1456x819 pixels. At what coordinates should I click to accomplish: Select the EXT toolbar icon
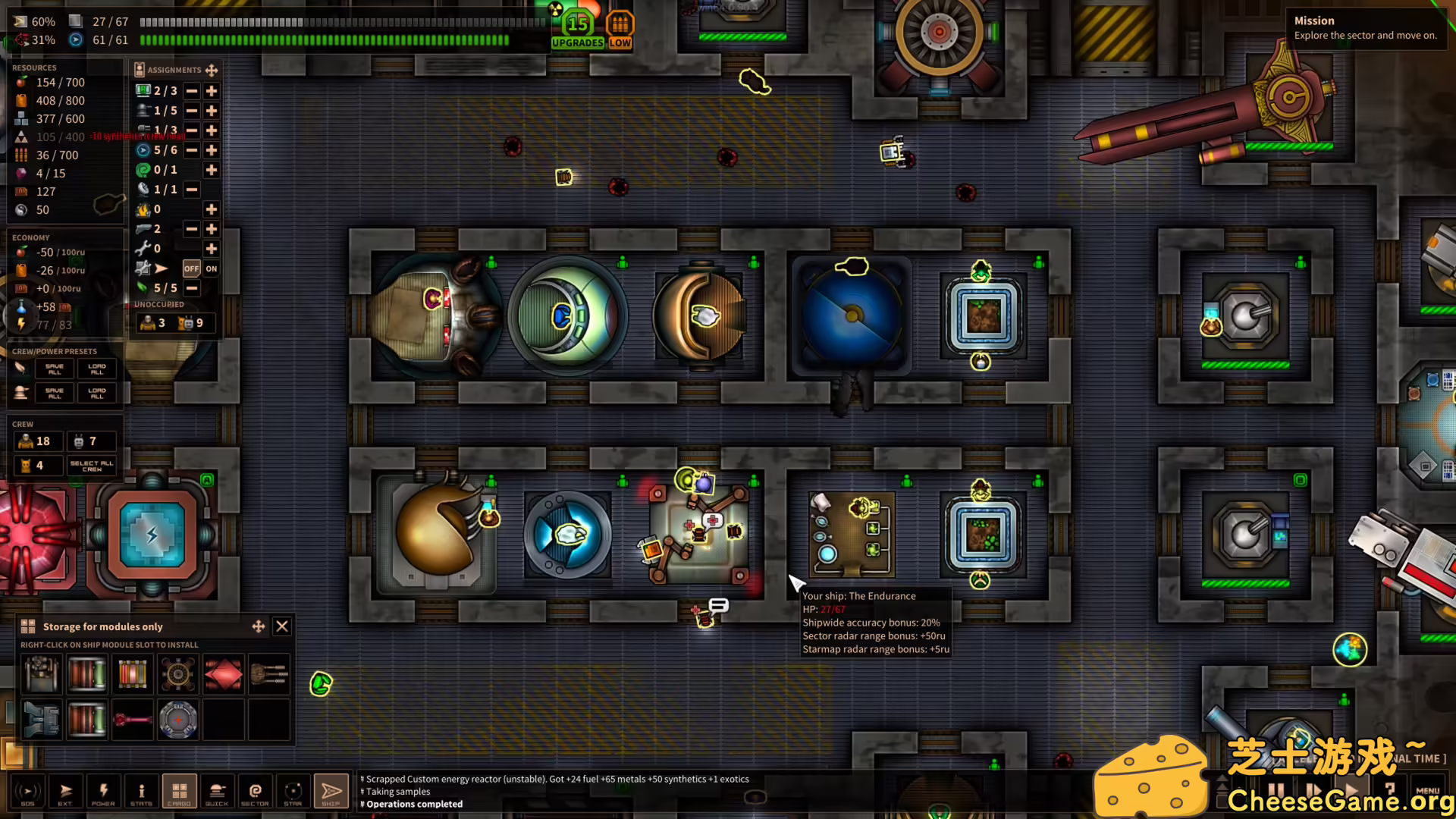66,791
